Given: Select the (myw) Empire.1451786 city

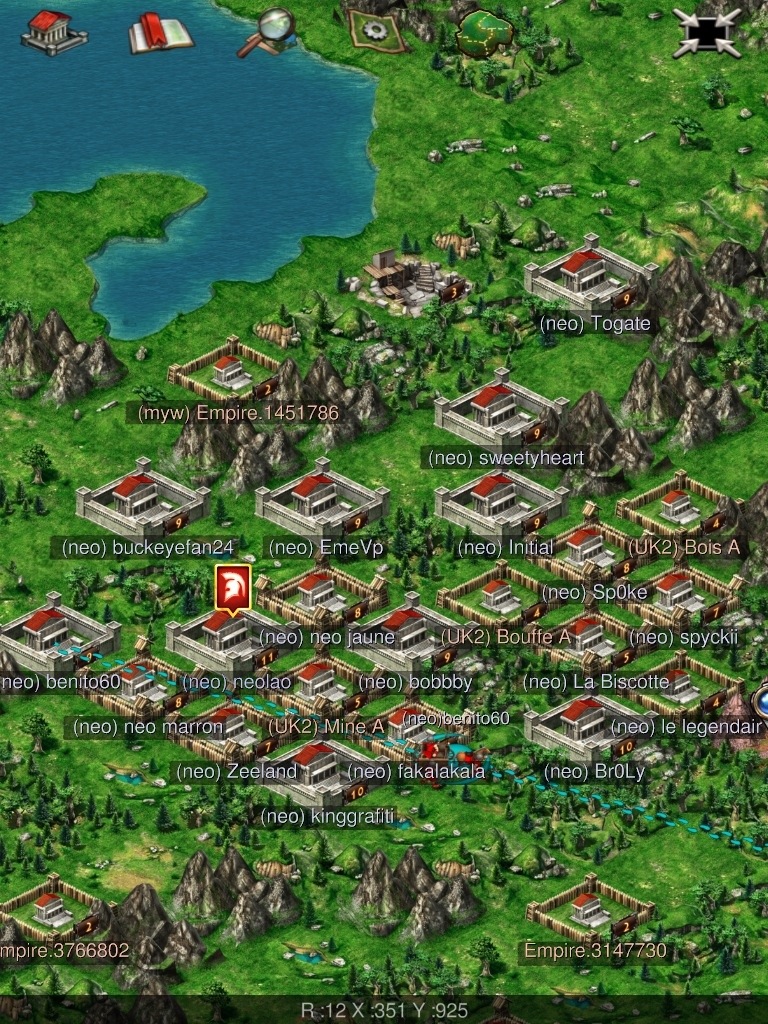Looking at the screenshot, I should click(227, 374).
